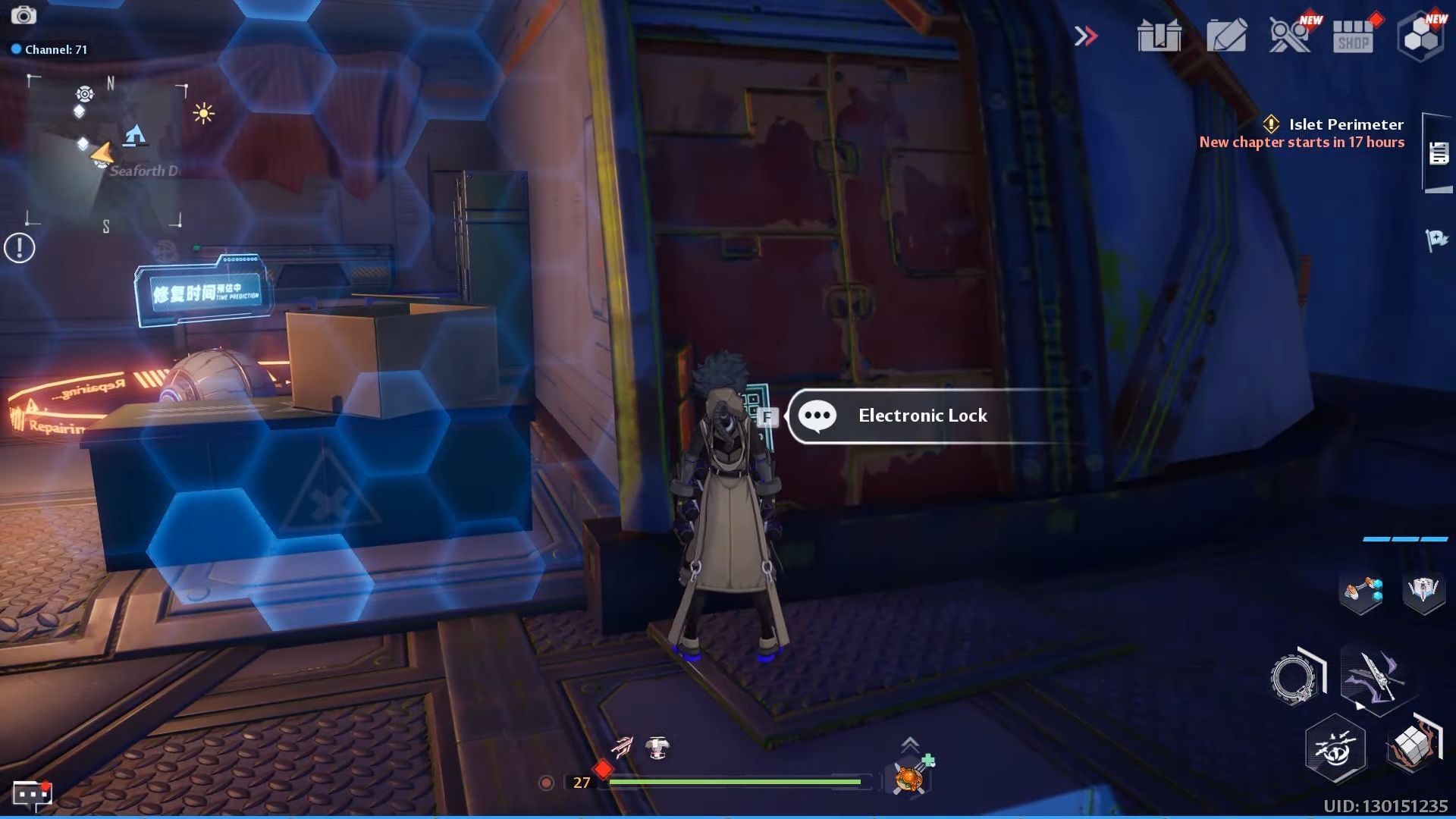
Task: Activate the circular chakram gadget icon
Action: click(x=1291, y=674)
